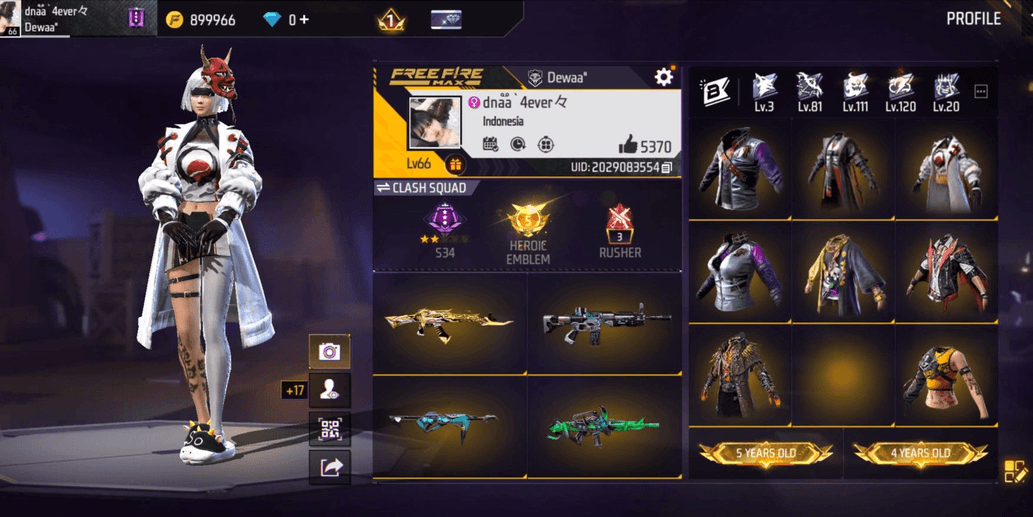Show the profile QR code
This screenshot has height=517, width=1033.
tap(329, 430)
